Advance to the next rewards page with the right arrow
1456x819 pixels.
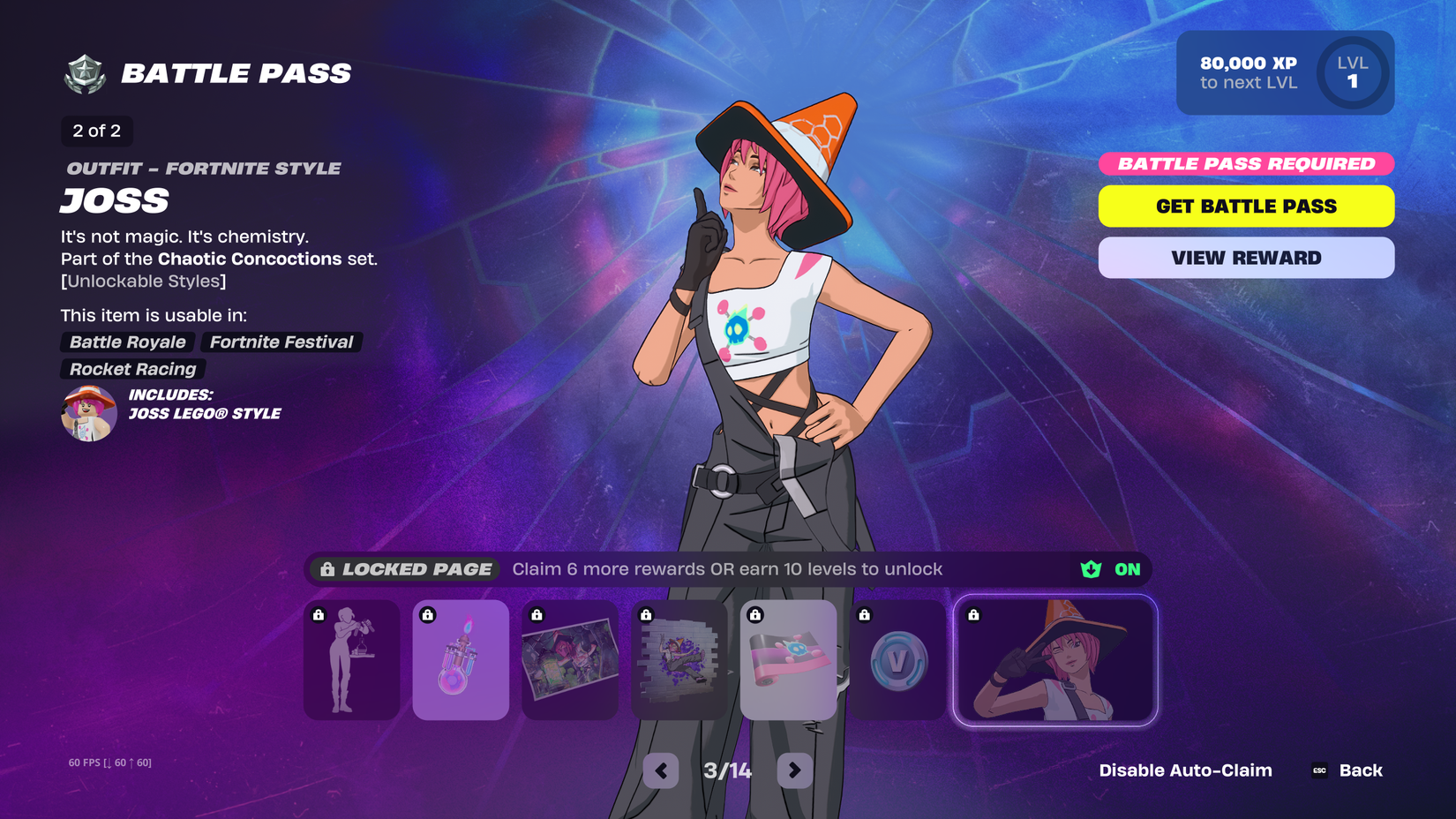coord(793,770)
